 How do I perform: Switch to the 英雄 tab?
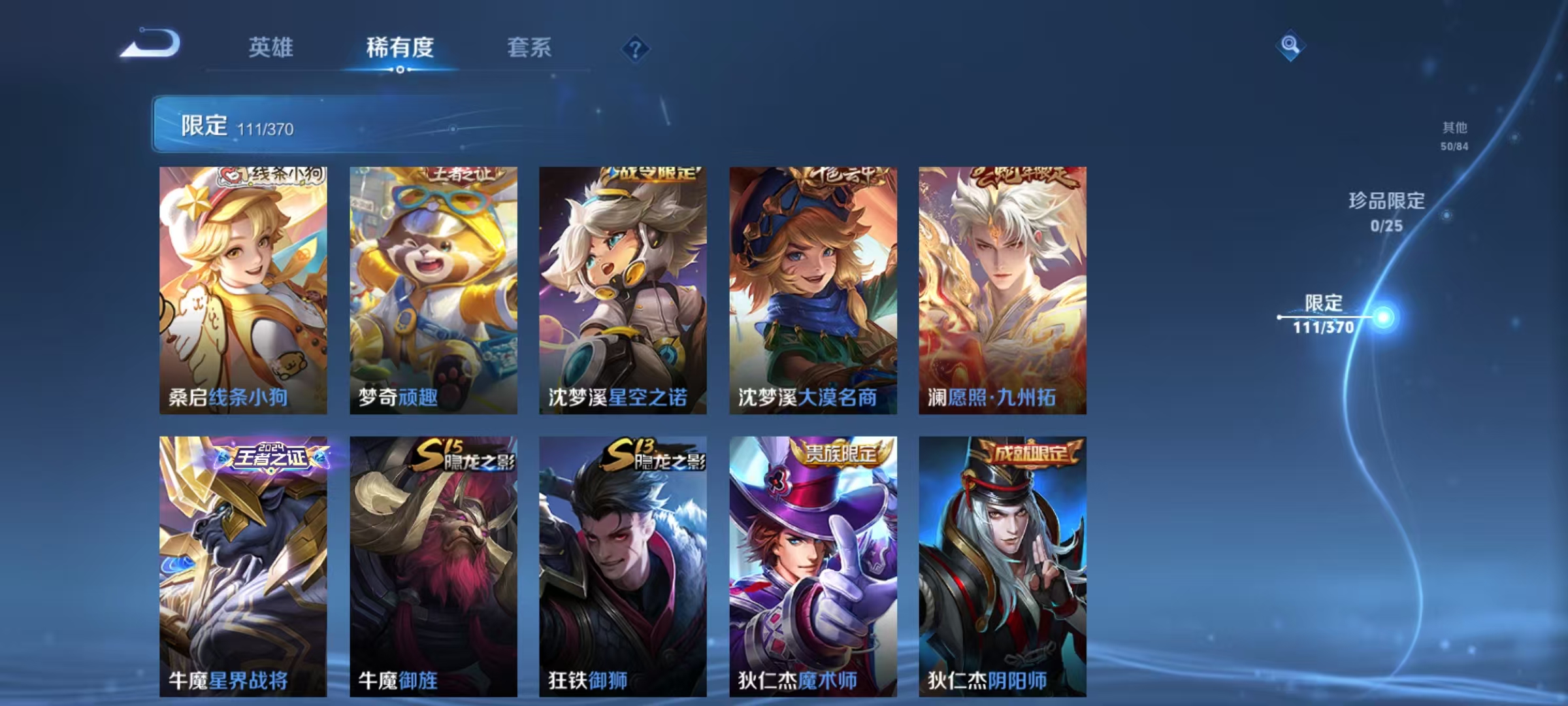tap(272, 48)
